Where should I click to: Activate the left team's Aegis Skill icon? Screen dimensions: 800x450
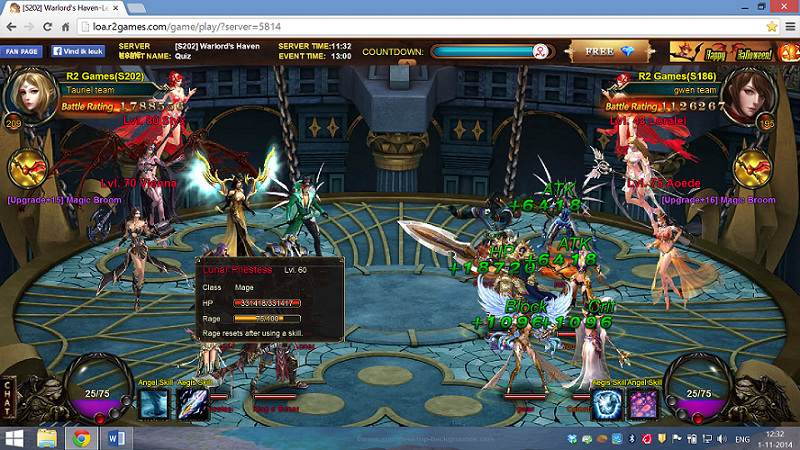[192, 405]
